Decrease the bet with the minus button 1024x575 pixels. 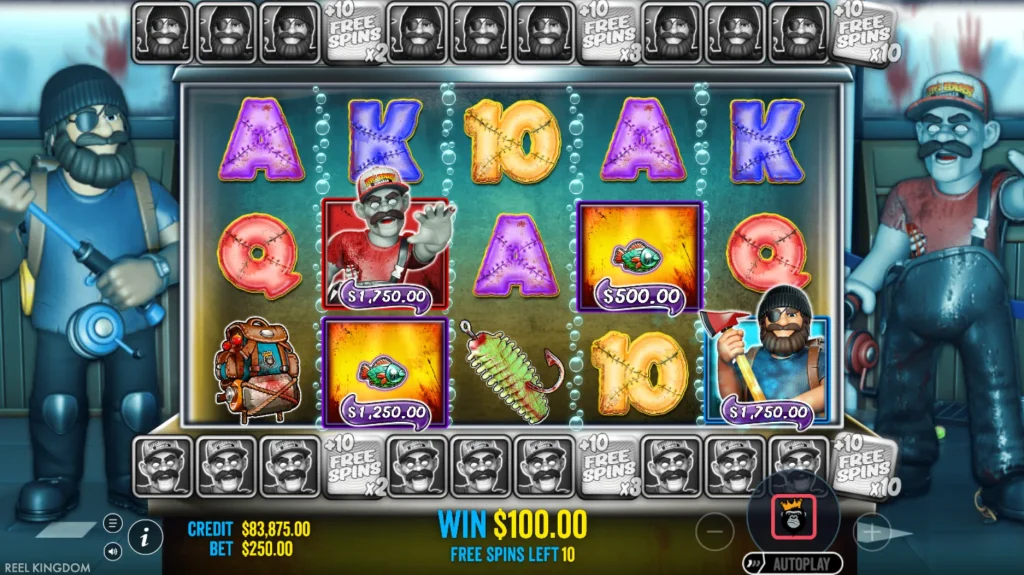714,532
